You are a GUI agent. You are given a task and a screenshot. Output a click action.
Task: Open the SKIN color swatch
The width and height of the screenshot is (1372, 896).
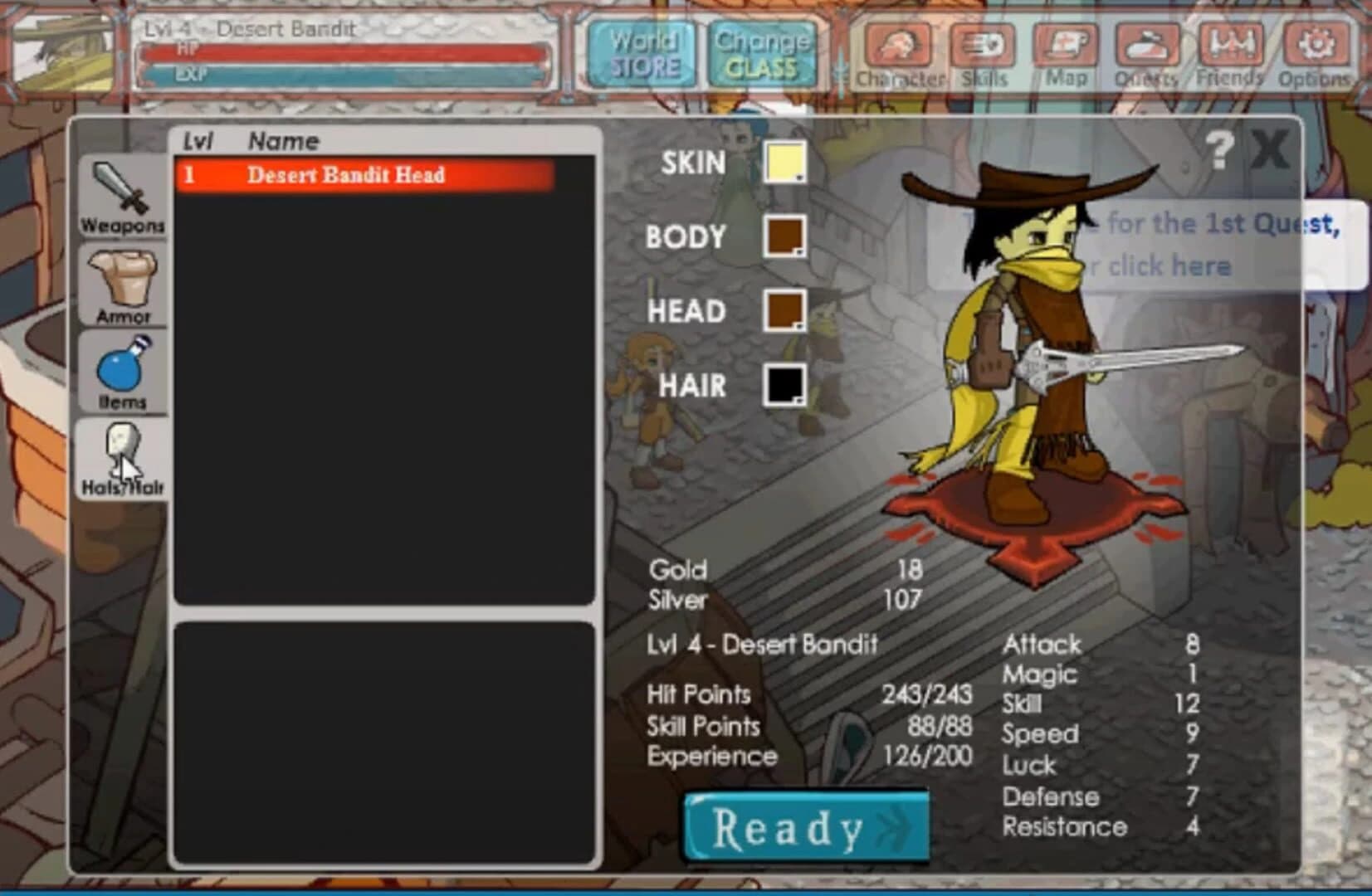[x=784, y=163]
